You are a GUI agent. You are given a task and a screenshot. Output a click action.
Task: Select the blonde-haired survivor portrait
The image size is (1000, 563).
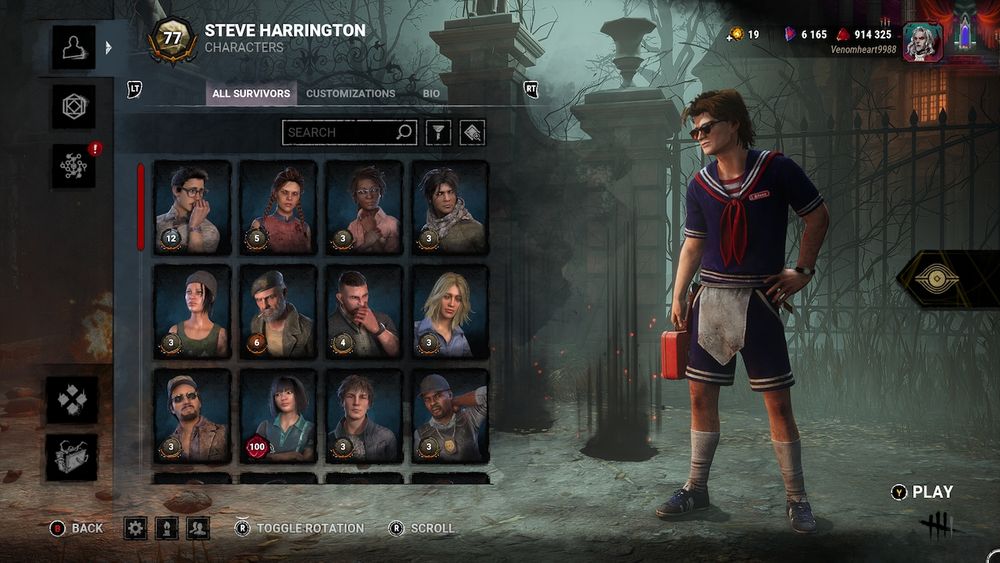451,311
